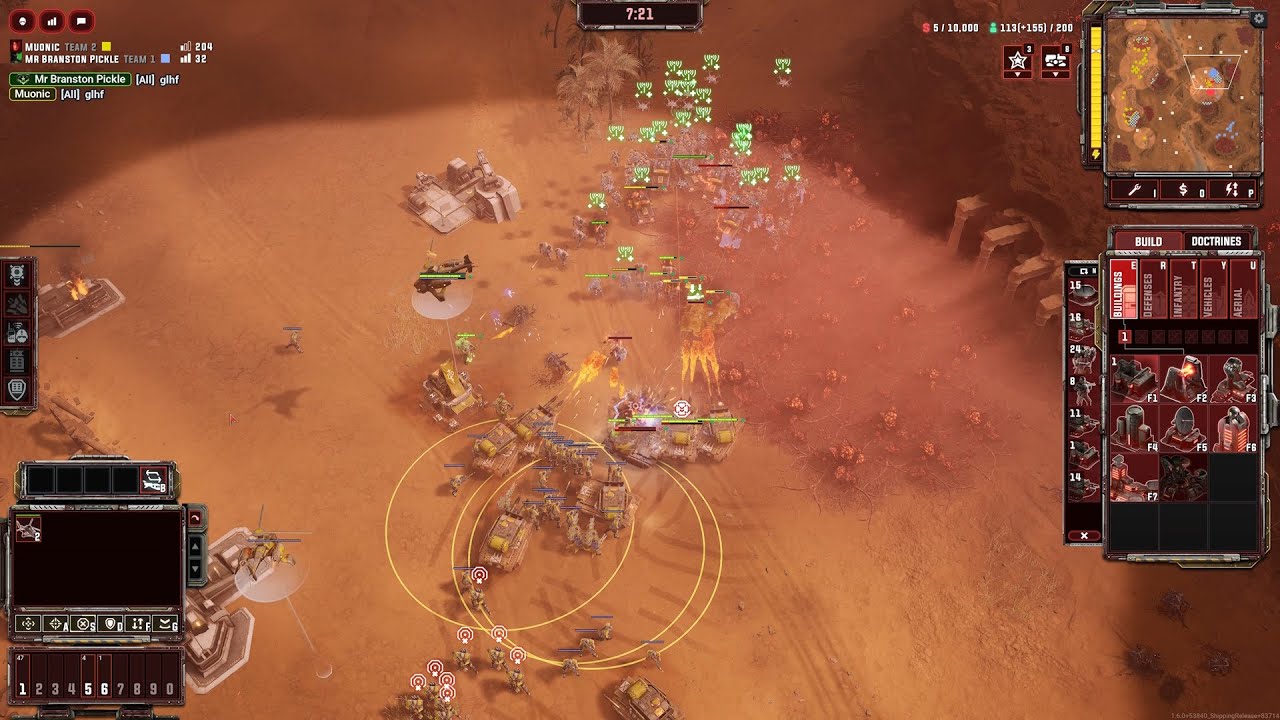The image size is (1280, 720).
Task: Choose the Vehicles build category
Action: (x=1208, y=290)
